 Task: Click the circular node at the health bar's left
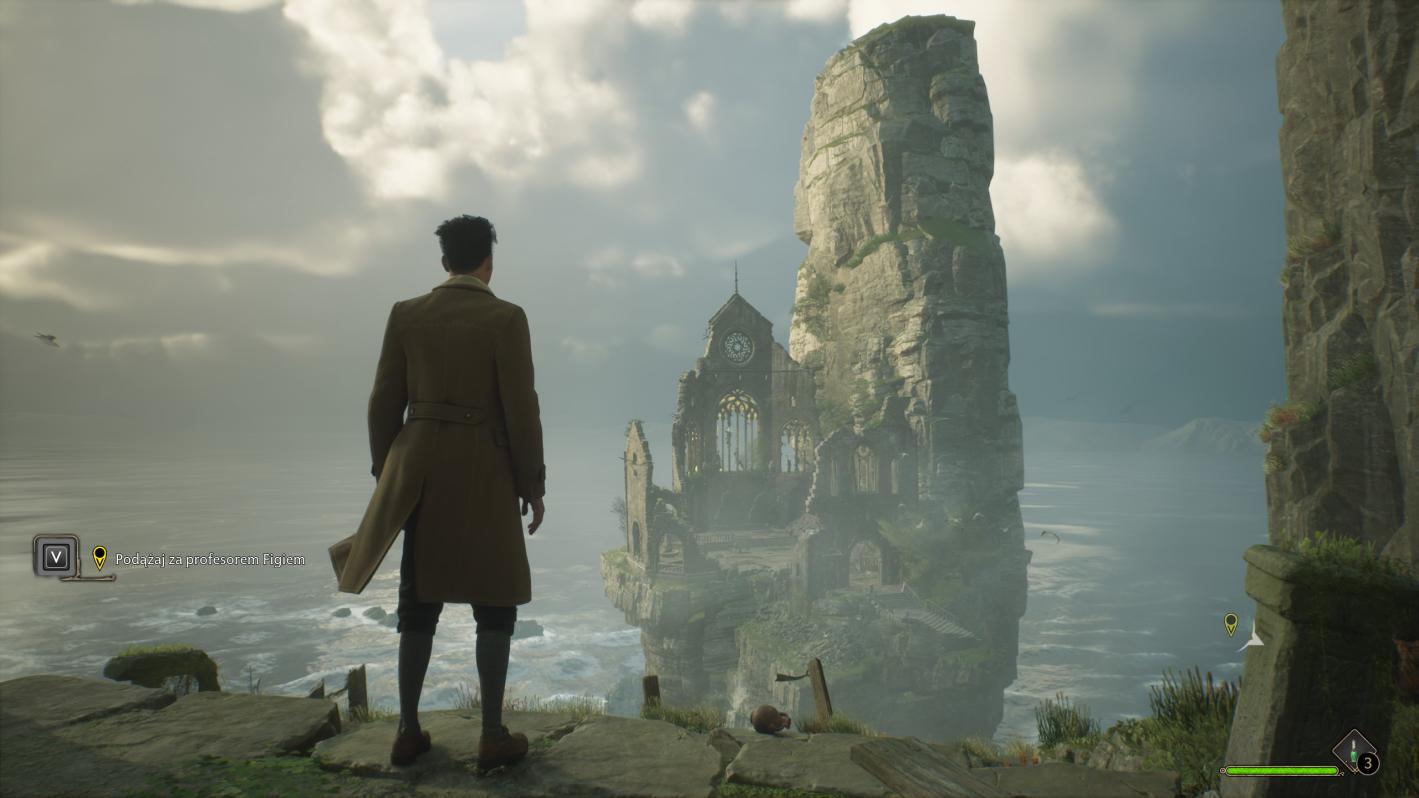tap(1224, 770)
